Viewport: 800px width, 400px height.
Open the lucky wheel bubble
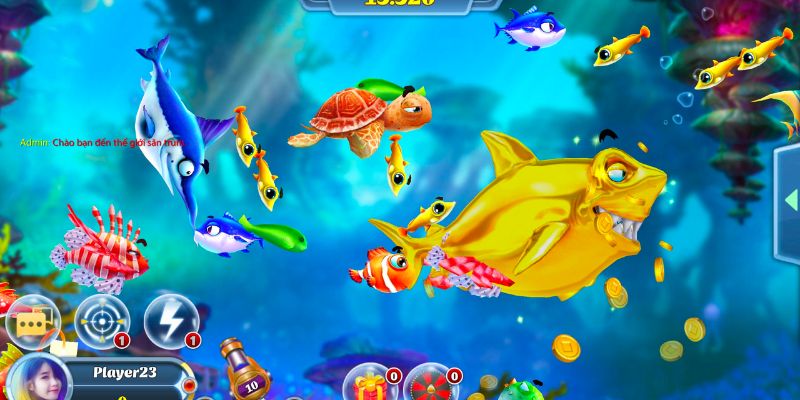point(431,385)
